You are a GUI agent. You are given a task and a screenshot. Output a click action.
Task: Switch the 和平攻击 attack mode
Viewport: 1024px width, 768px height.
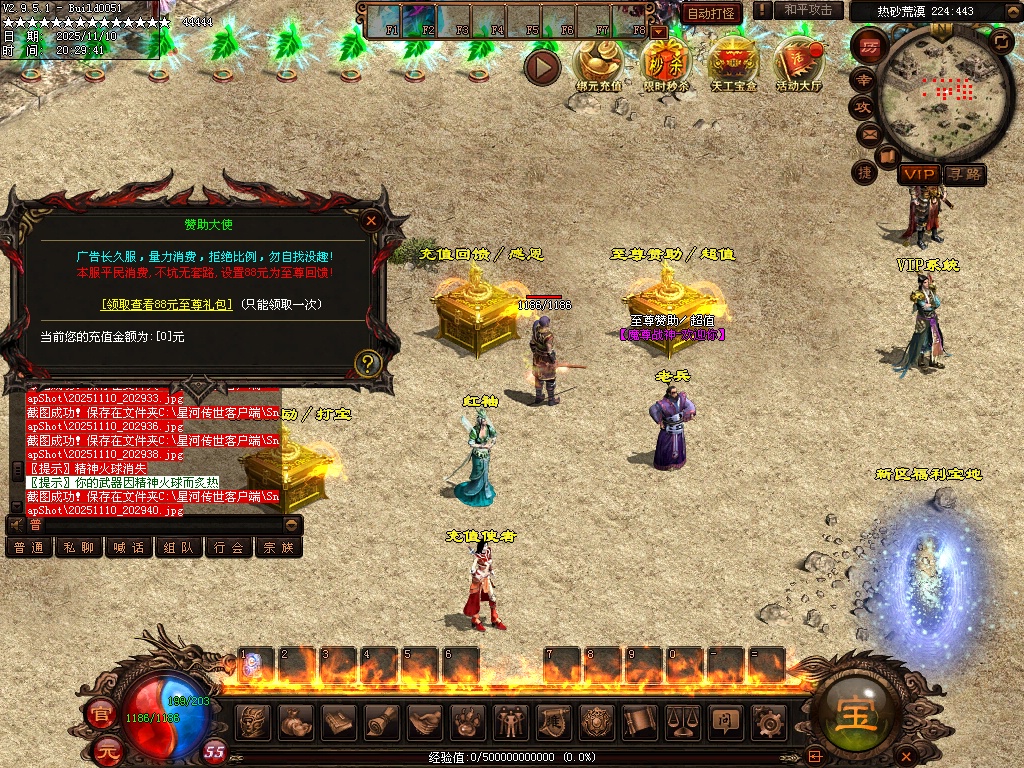pyautogui.click(x=808, y=10)
